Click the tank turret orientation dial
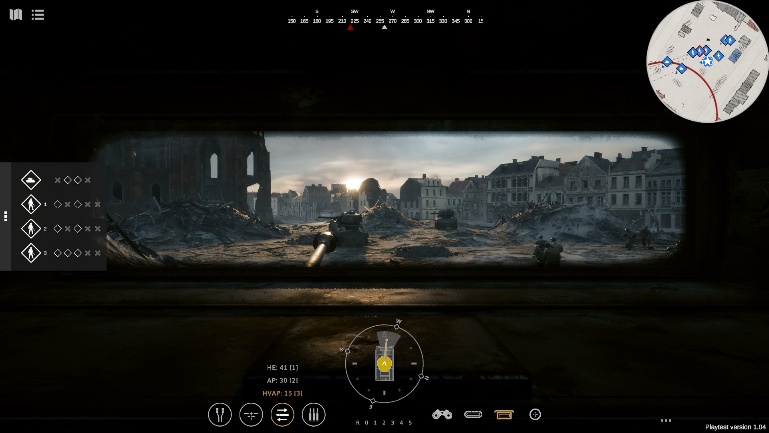Image resolution: width=769 pixels, height=433 pixels. [384, 364]
